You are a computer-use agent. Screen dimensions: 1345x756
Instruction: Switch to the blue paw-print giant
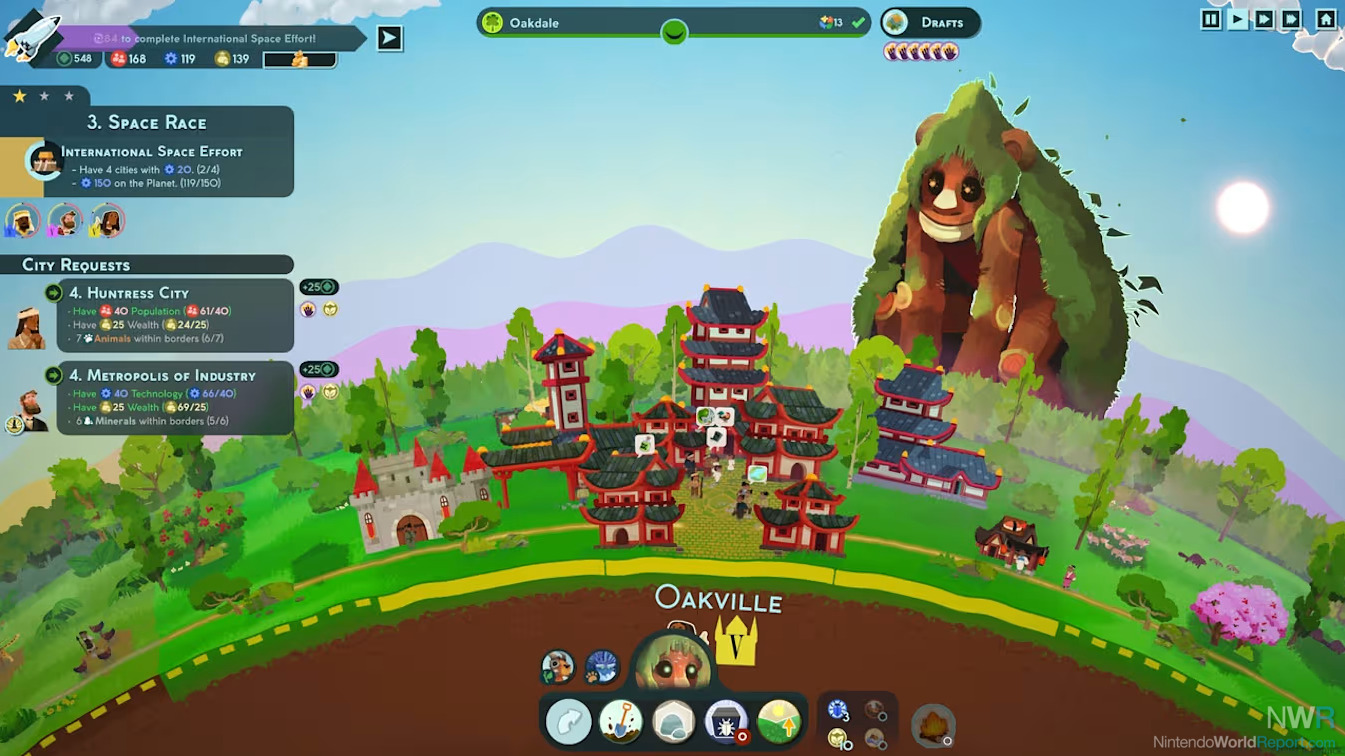click(602, 666)
